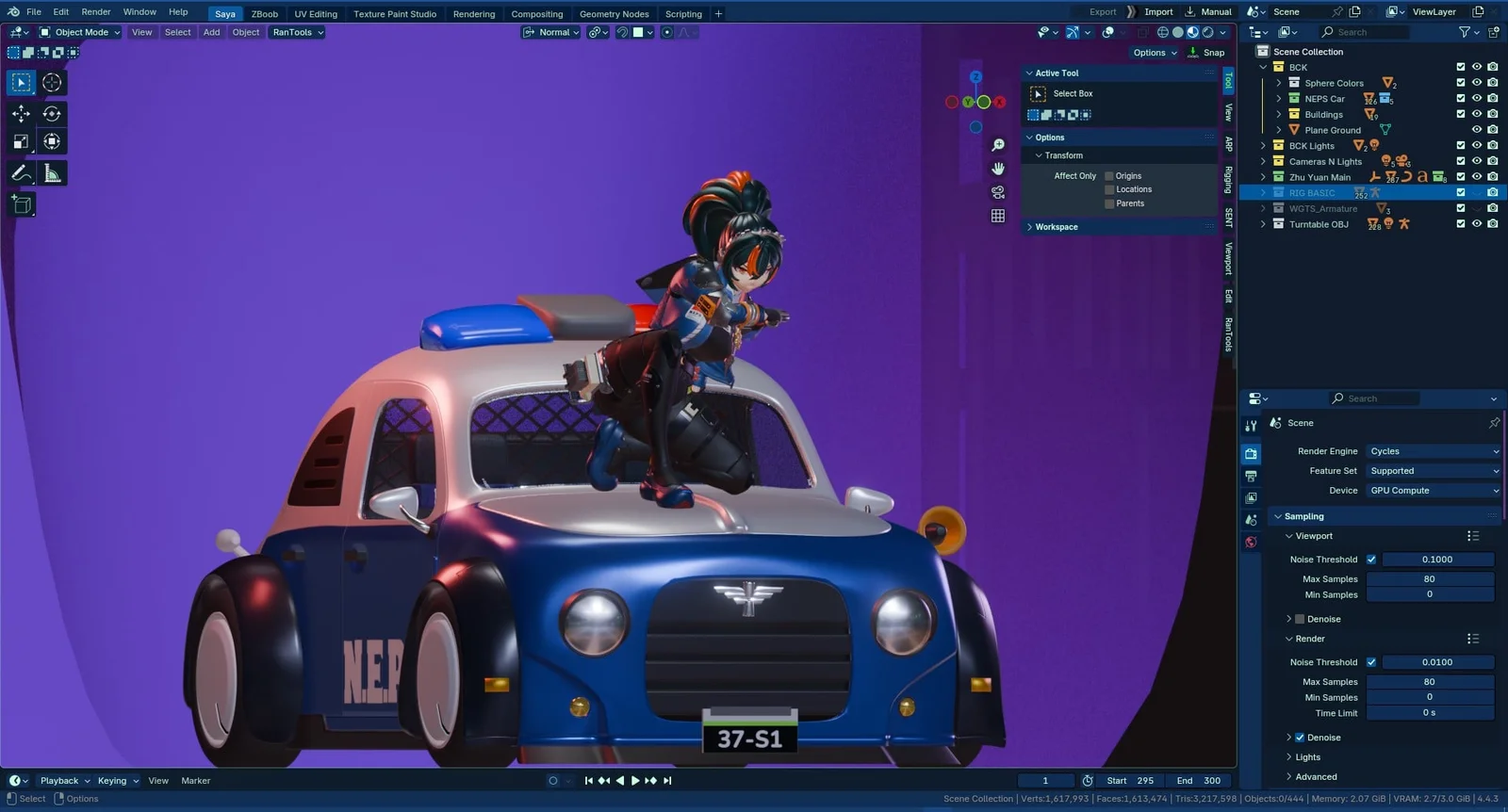Select the Rotate tool
This screenshot has height=812, width=1508.
[51, 114]
